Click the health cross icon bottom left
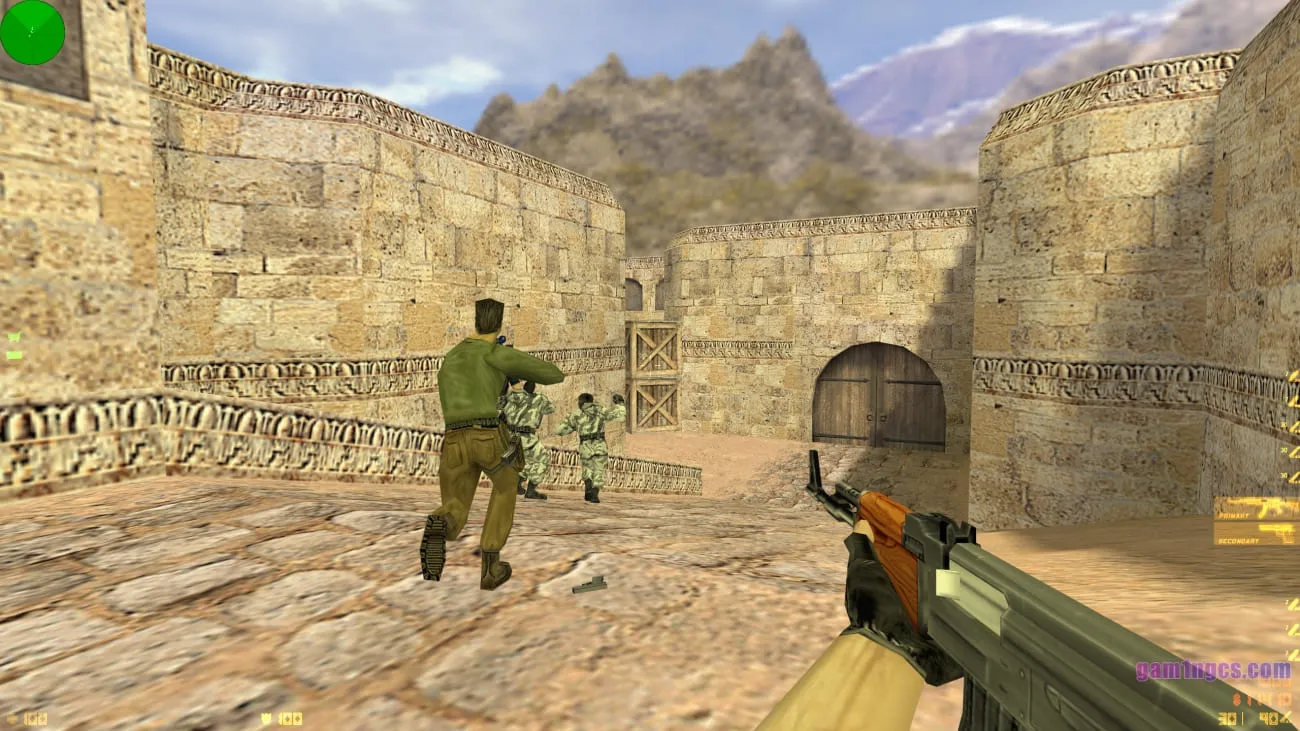The image size is (1300, 731). click(x=13, y=718)
